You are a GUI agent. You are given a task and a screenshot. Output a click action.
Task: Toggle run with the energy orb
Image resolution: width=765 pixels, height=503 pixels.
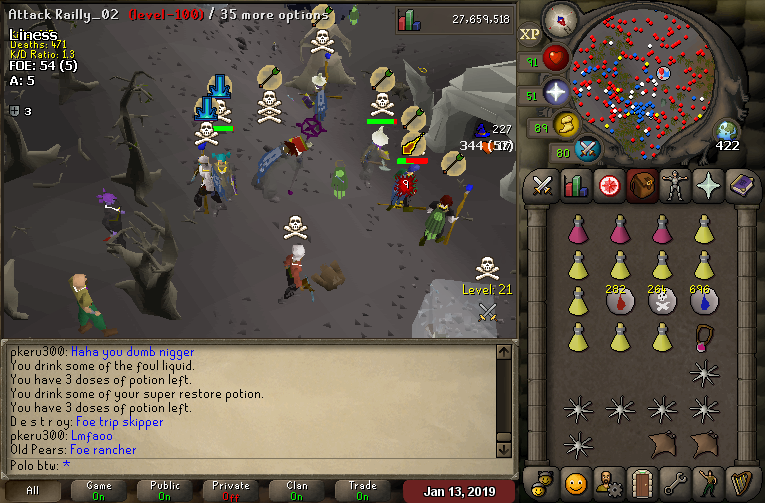568,125
